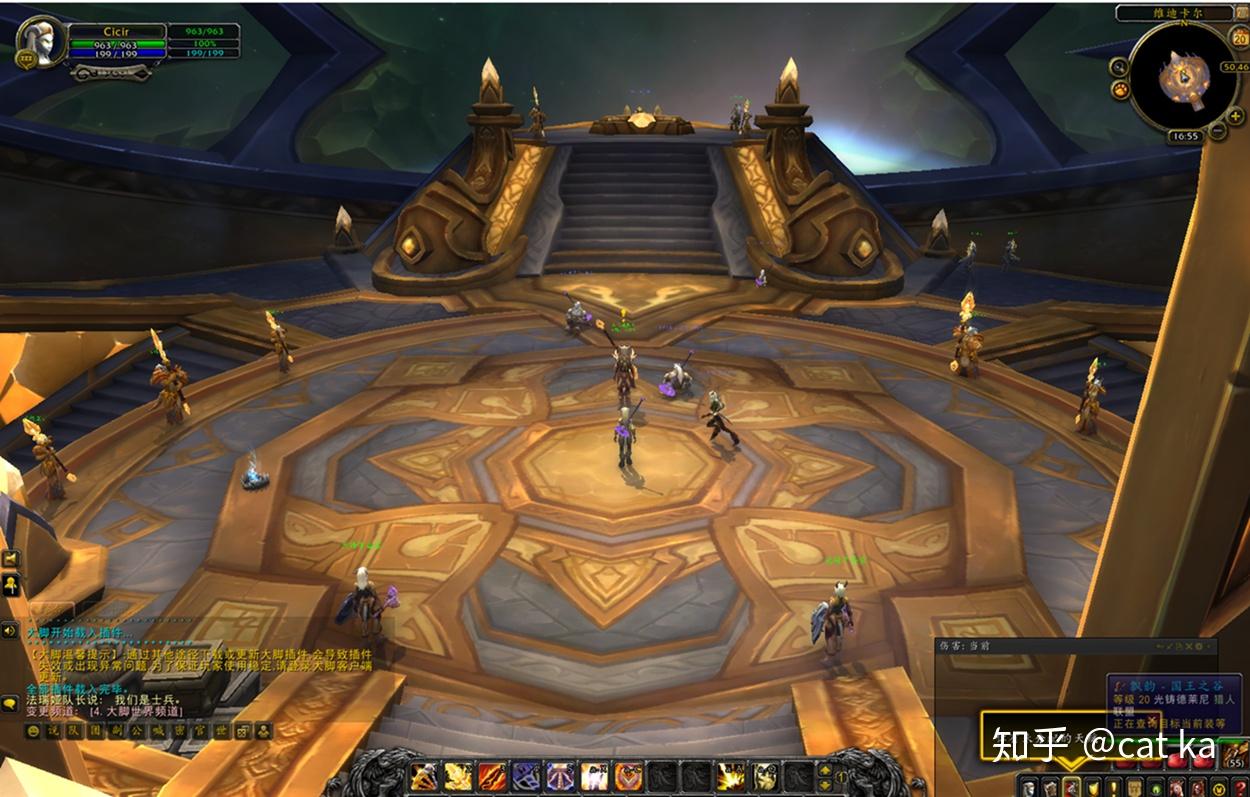Zoom out the minimap with minus button

pos(1218,132)
